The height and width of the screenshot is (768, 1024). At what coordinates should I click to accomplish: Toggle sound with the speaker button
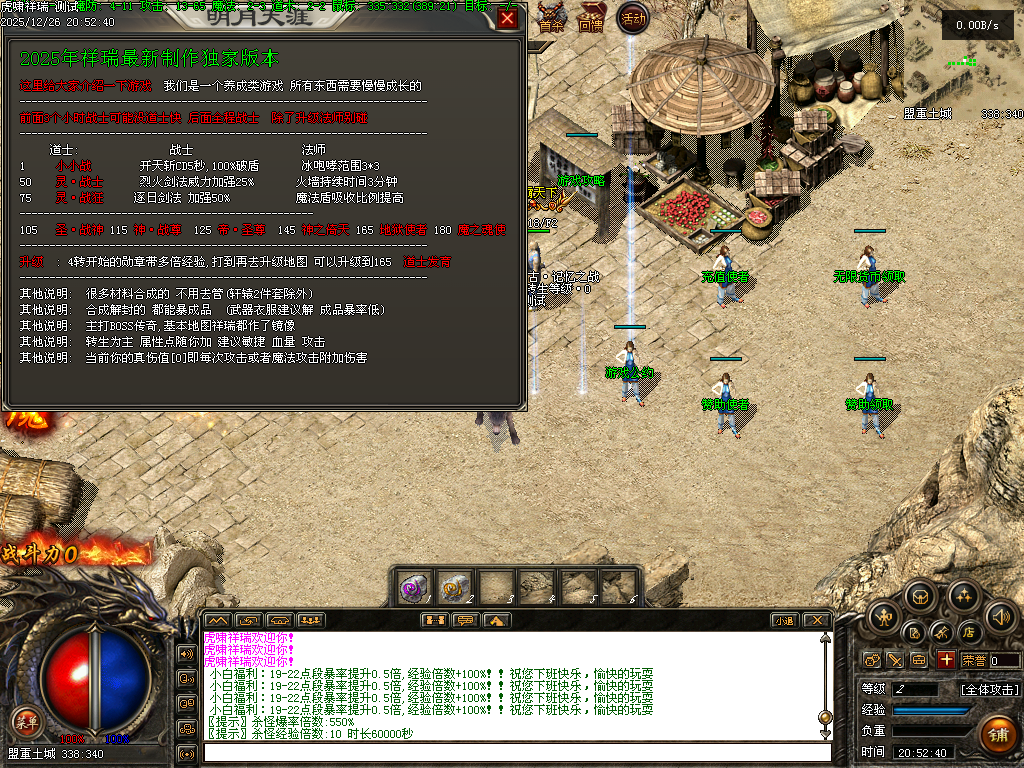[x=1001, y=616]
